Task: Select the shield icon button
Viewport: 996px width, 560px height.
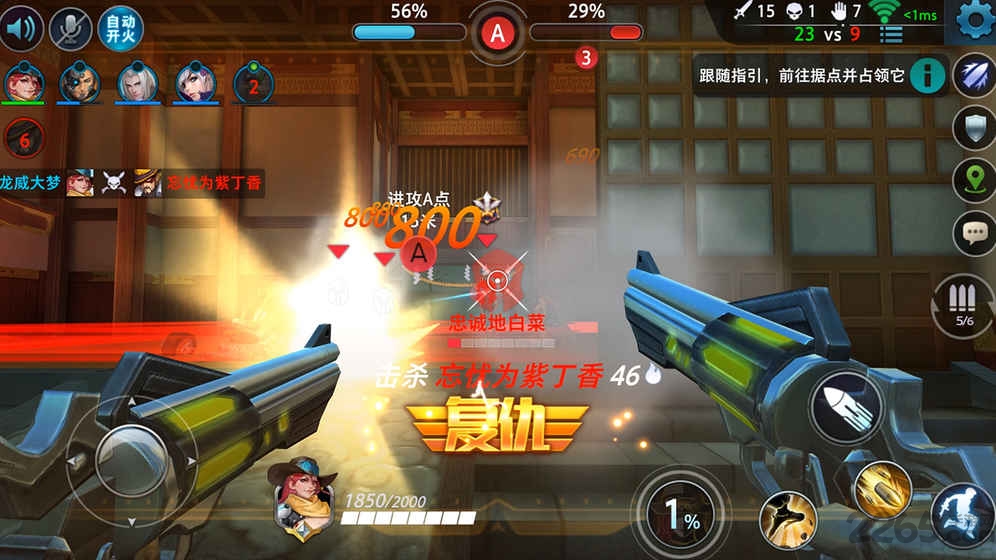Action: 973,129
